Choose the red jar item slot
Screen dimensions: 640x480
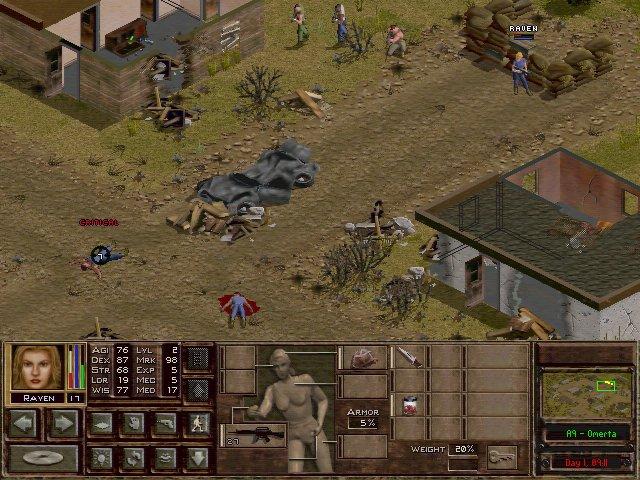pyautogui.click(x=410, y=405)
